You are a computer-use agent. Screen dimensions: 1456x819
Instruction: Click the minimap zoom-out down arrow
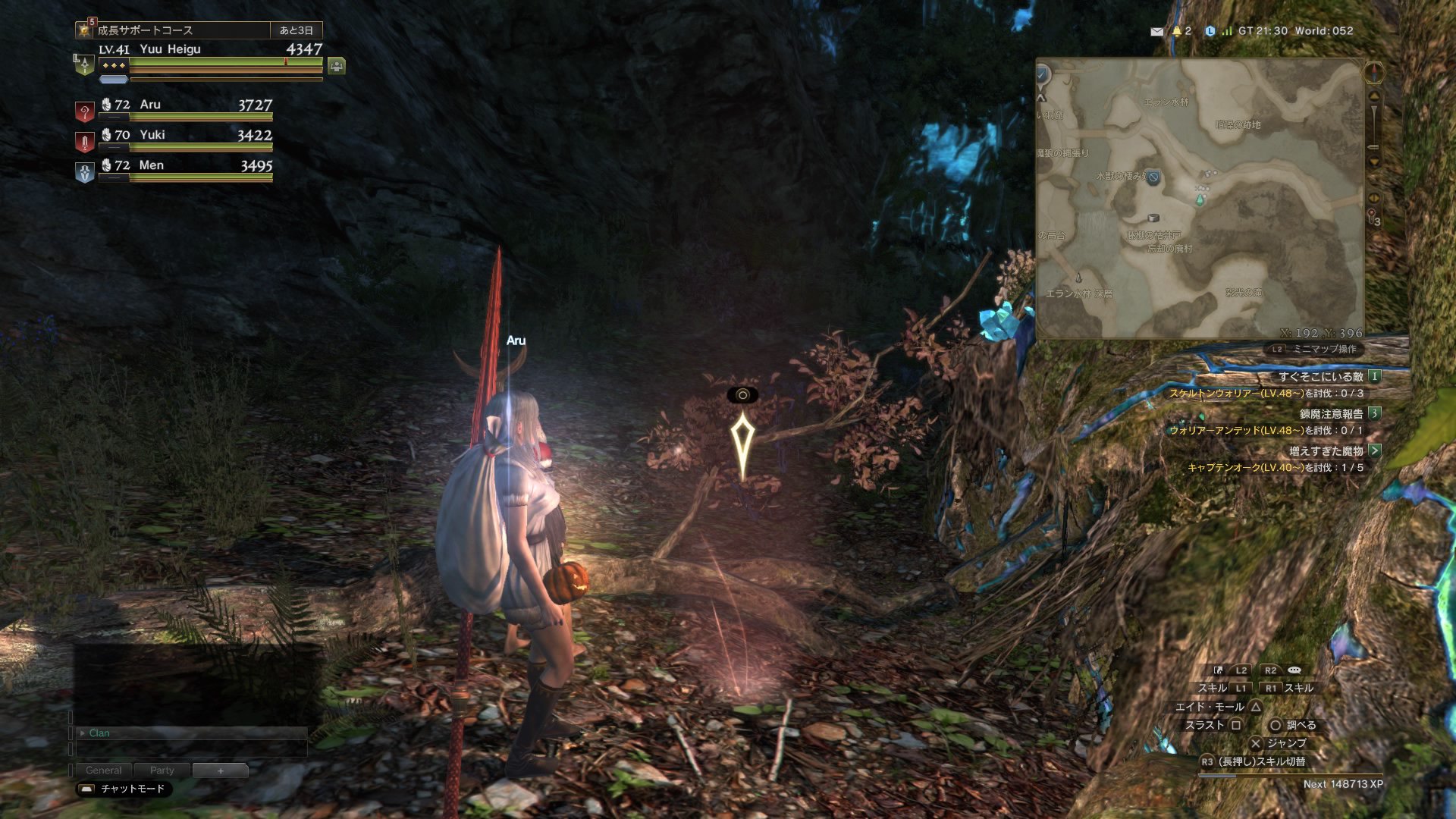click(1374, 161)
